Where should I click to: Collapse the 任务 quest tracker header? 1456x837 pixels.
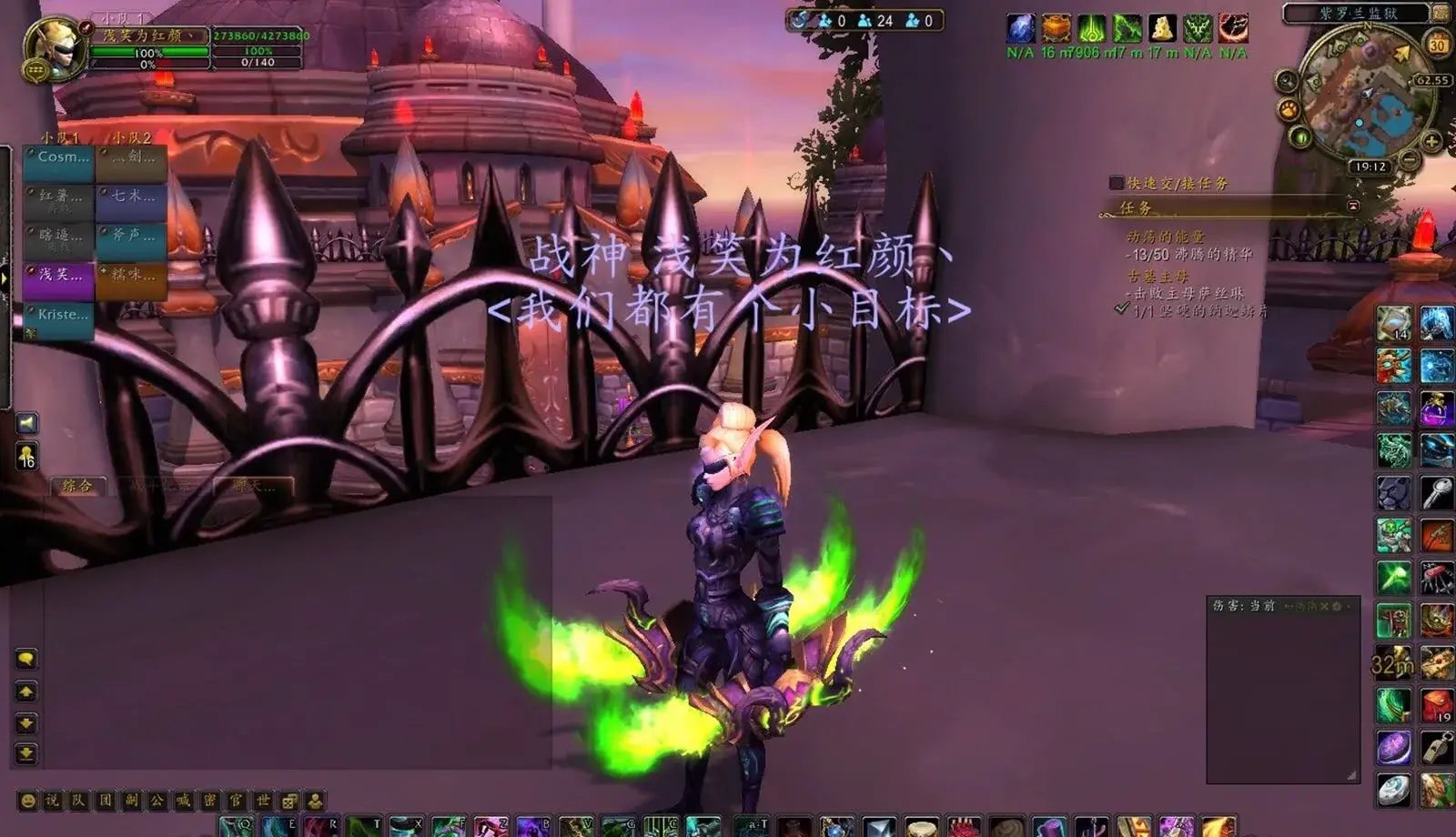click(1353, 207)
